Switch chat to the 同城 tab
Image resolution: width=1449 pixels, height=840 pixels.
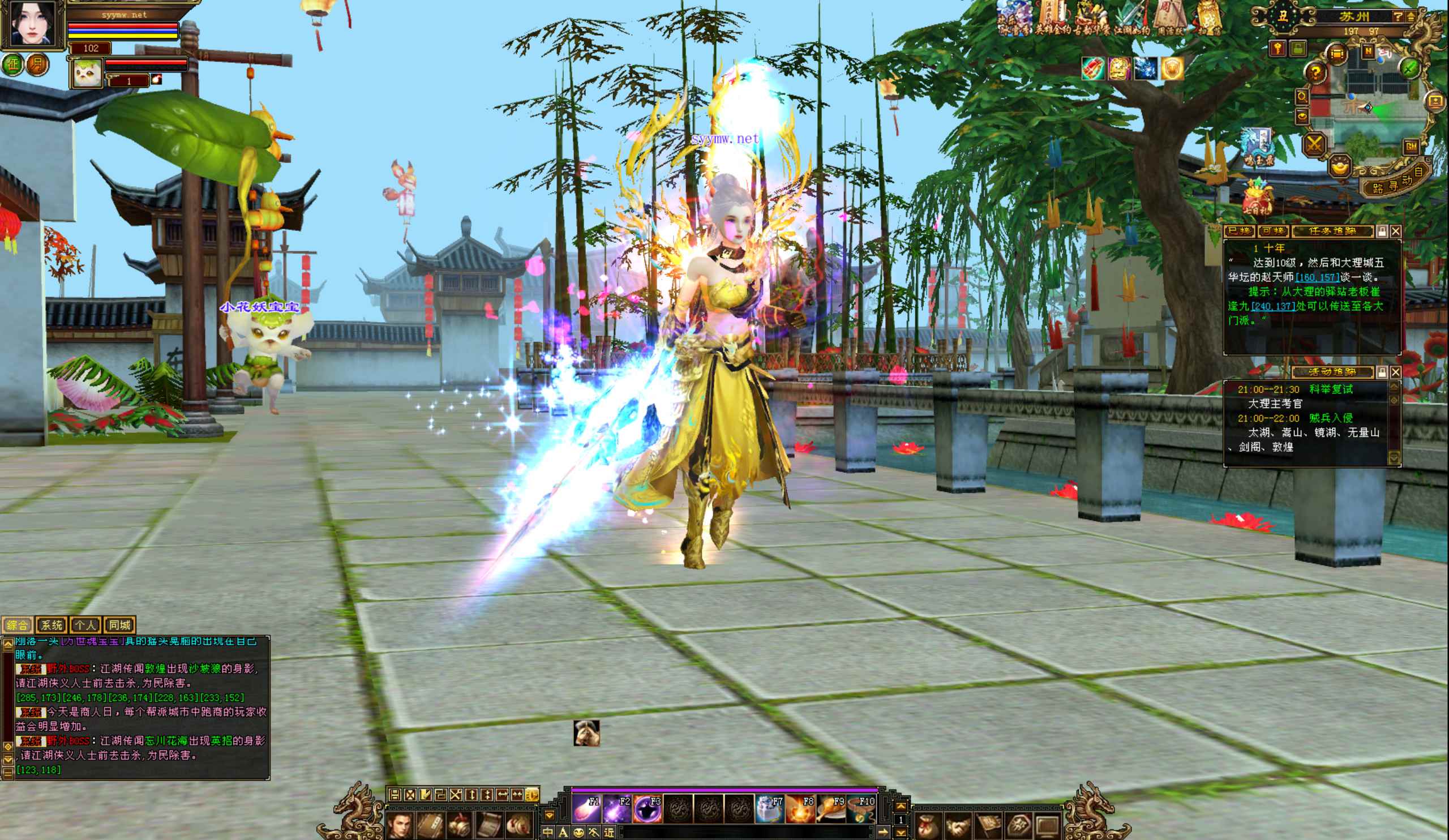(119, 625)
